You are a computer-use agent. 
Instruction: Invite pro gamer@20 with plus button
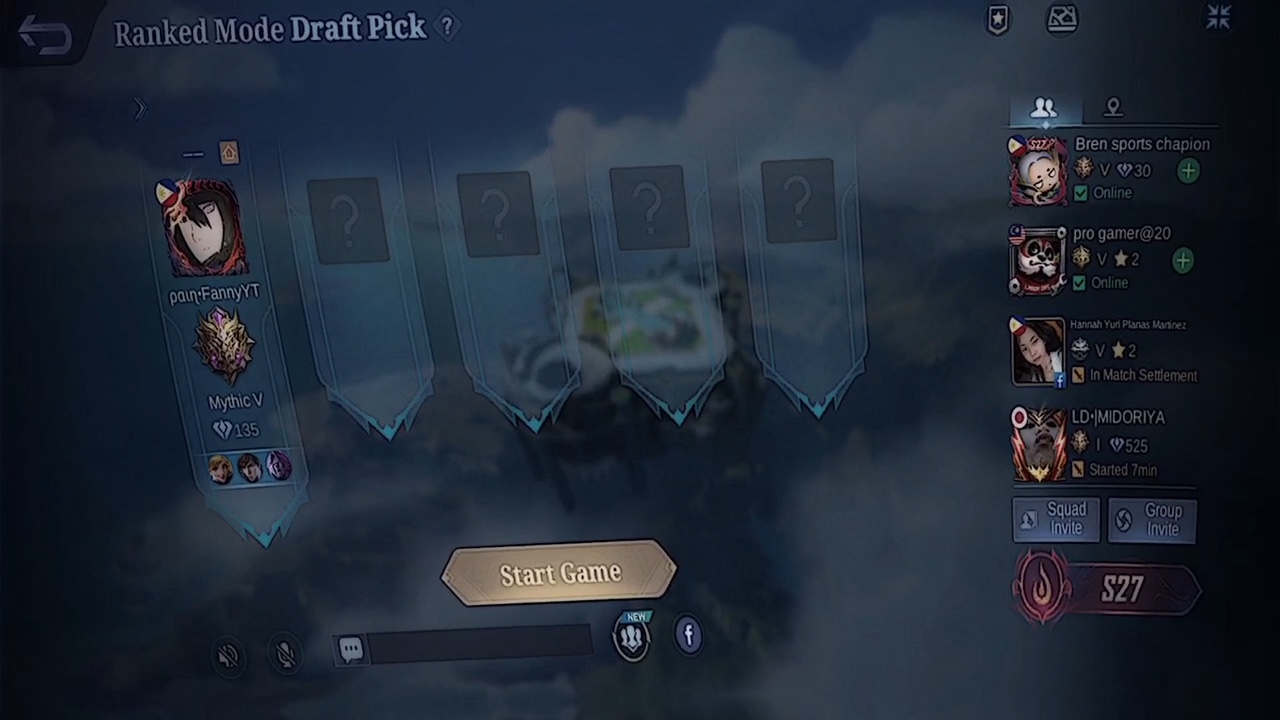pos(1182,260)
